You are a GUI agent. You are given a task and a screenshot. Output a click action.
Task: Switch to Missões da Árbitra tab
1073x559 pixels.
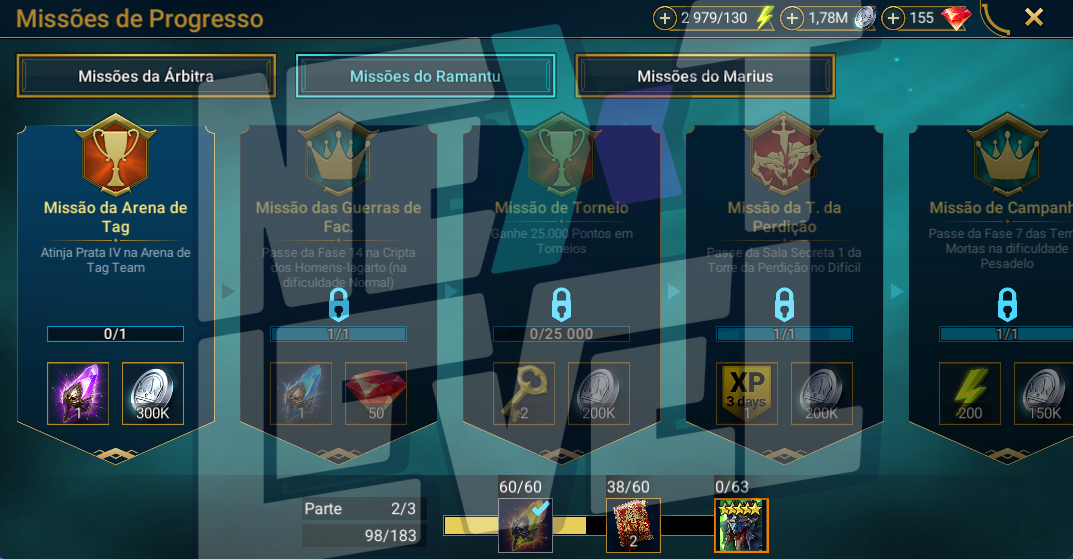click(146, 76)
